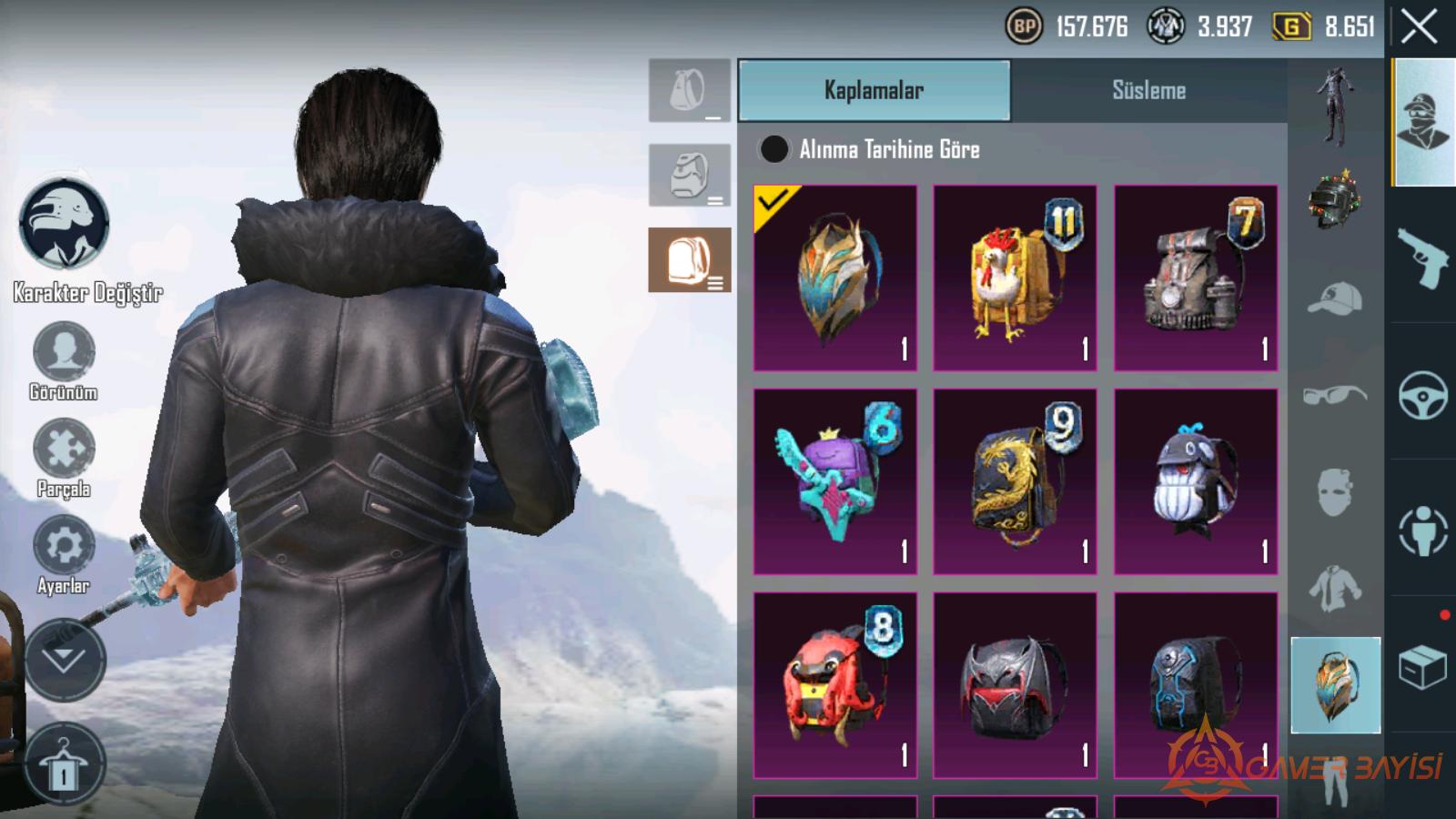
Task: Choose the mechanical level 7 backpack skin
Action: coord(1196,278)
